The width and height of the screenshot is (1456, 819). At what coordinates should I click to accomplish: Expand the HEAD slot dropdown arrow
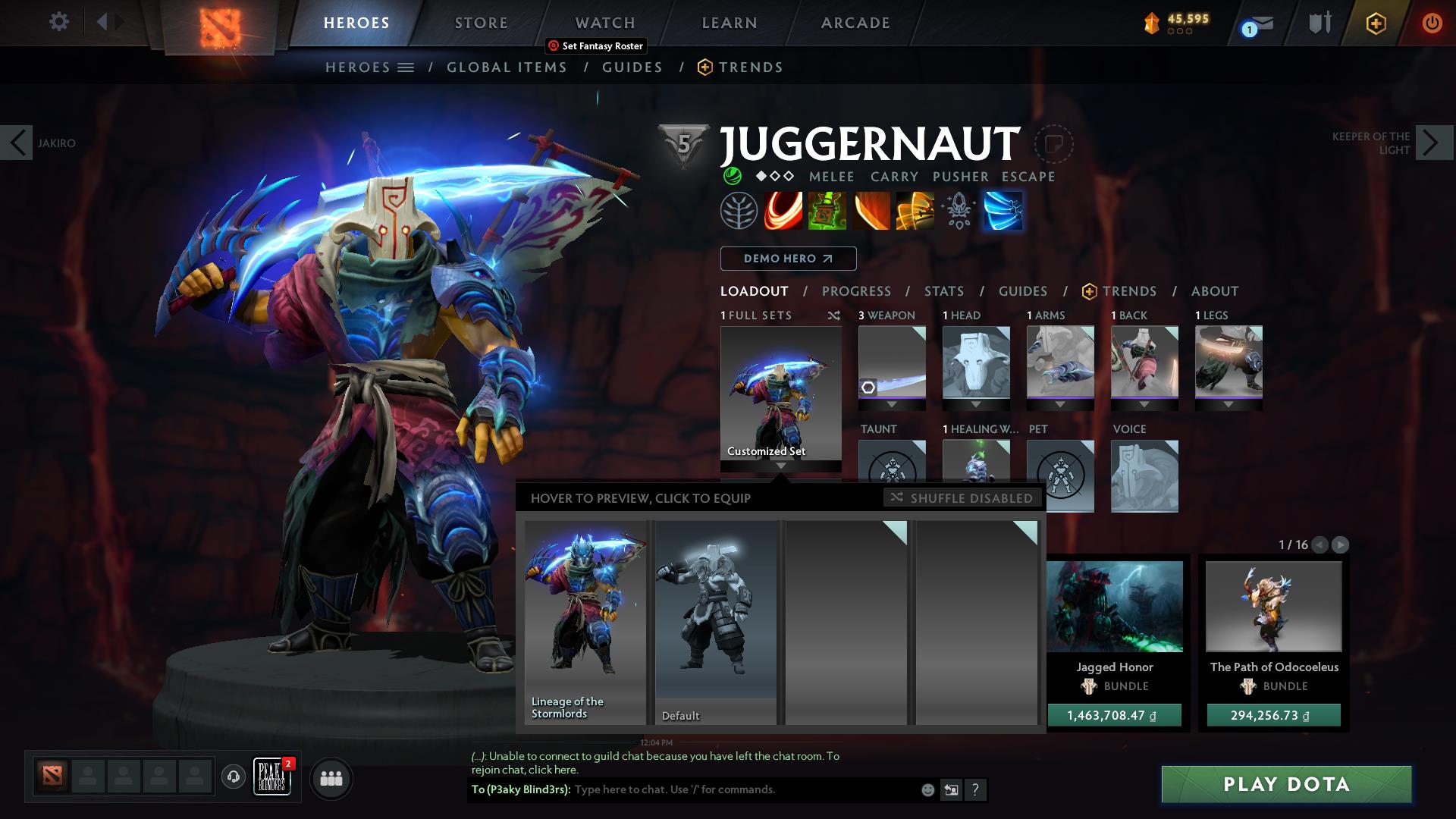[x=976, y=404]
